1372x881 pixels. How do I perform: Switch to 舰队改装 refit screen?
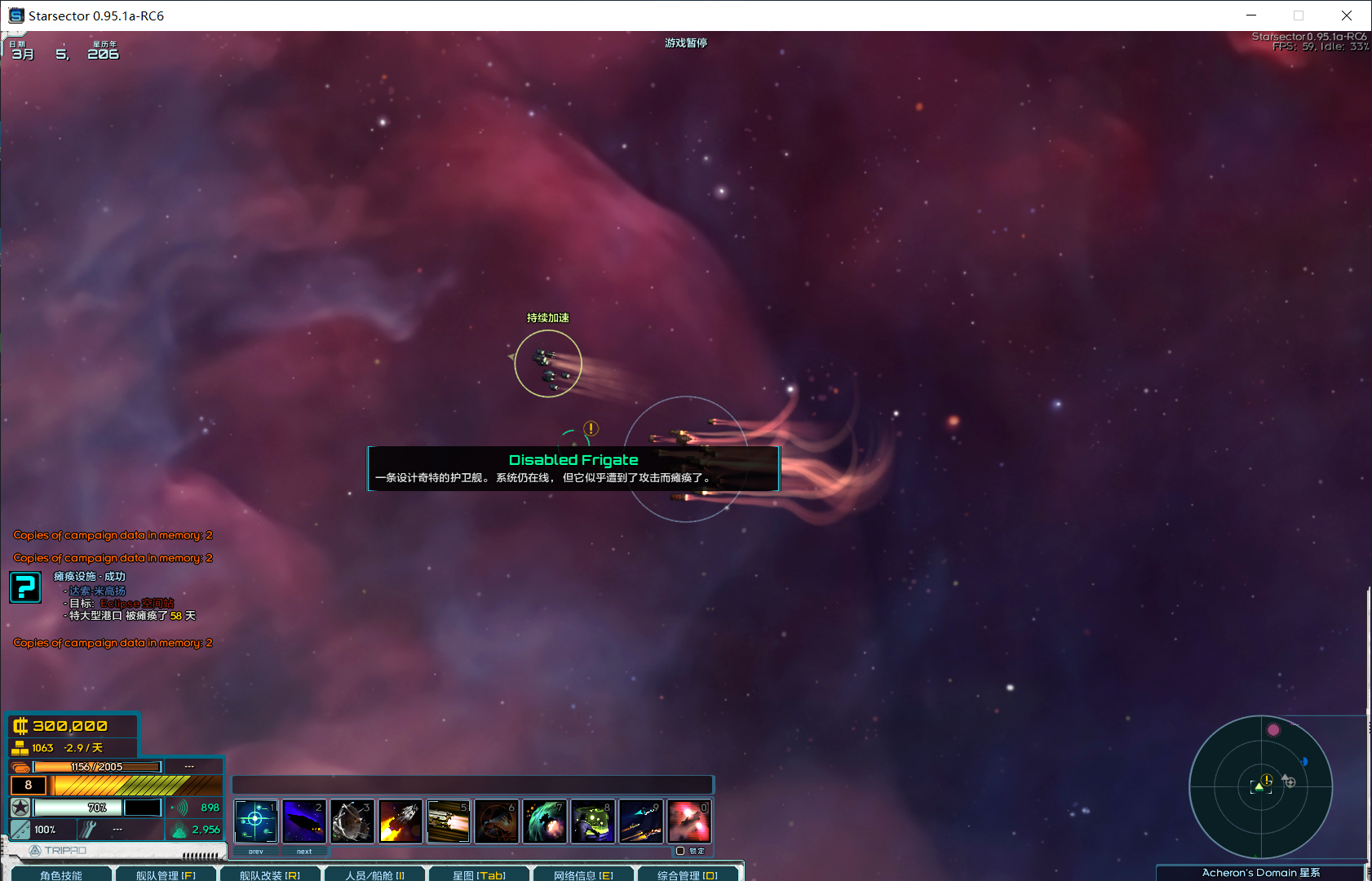[270, 874]
